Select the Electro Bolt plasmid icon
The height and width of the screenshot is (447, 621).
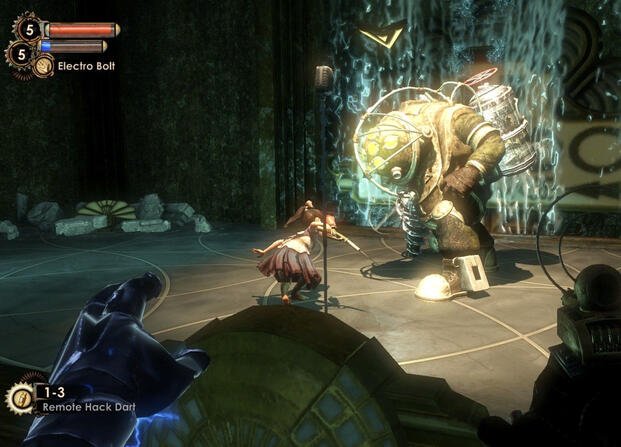pyautogui.click(x=43, y=67)
